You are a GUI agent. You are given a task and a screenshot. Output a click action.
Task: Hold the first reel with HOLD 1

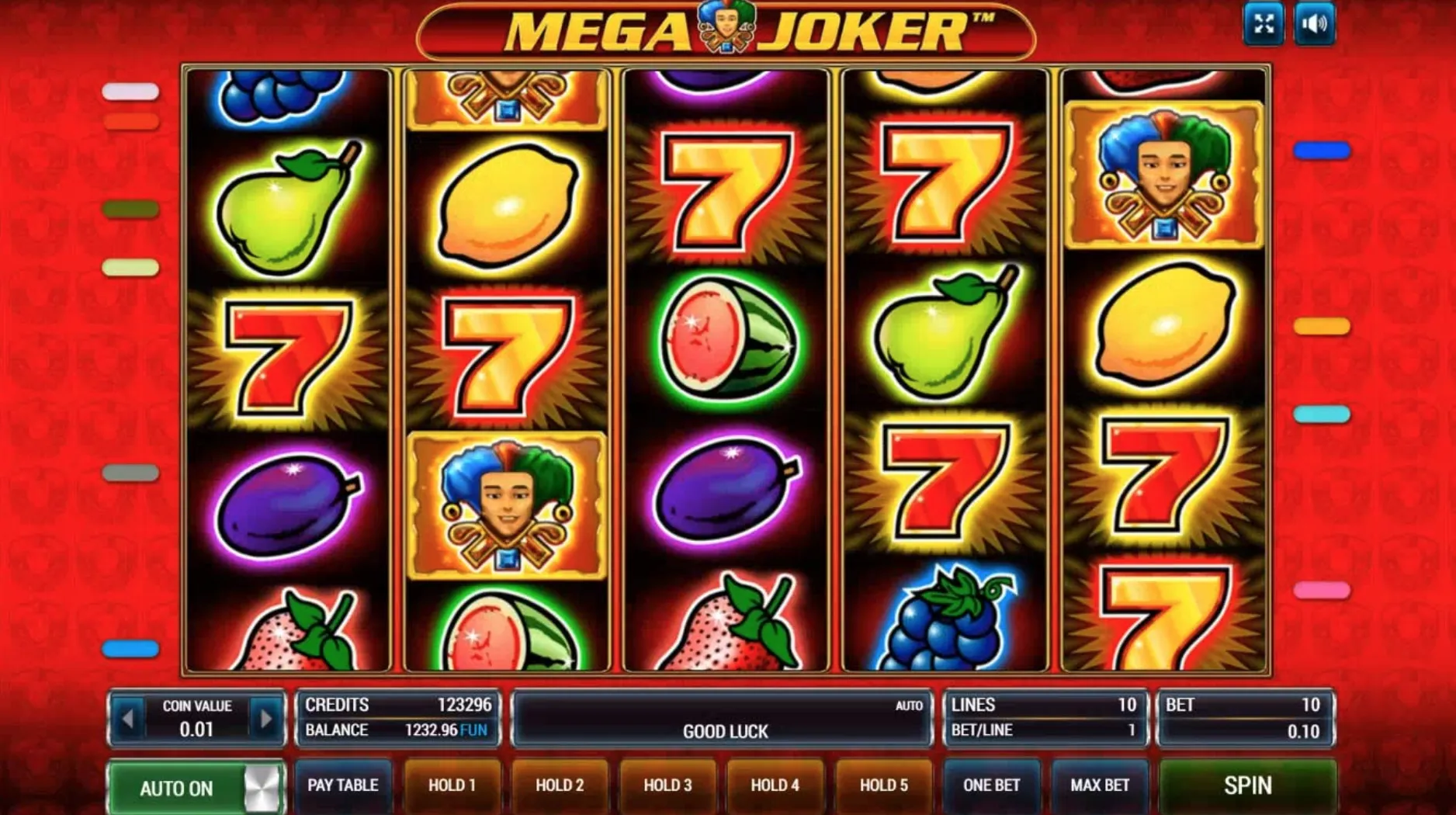pos(452,785)
